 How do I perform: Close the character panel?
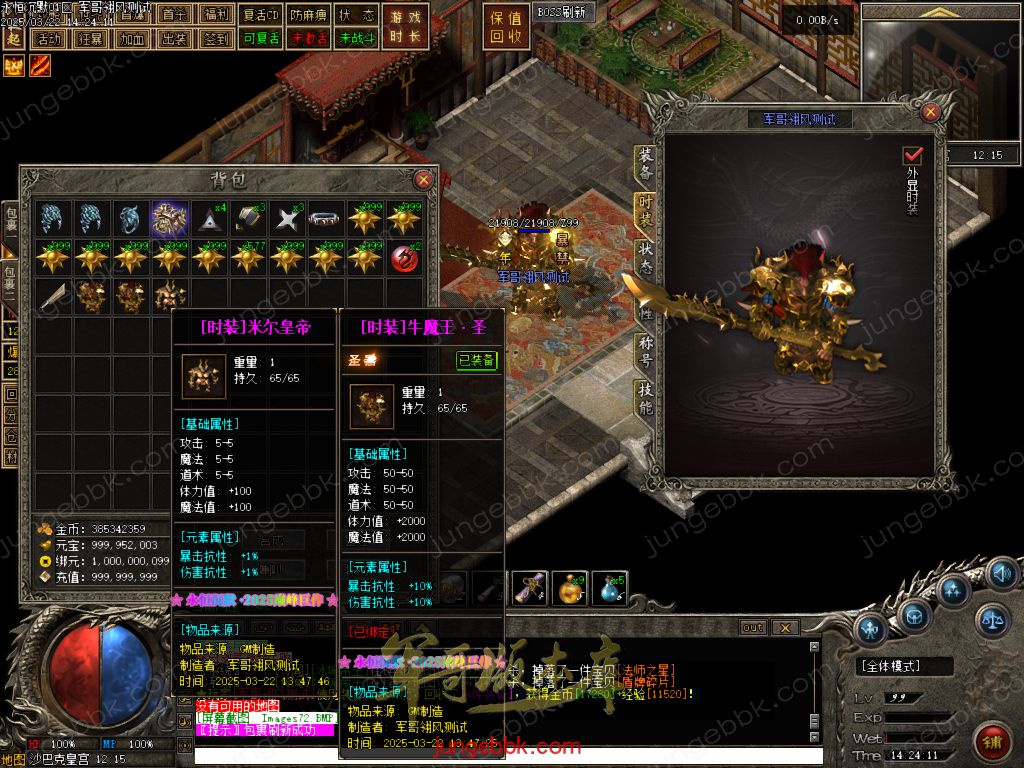coord(930,112)
